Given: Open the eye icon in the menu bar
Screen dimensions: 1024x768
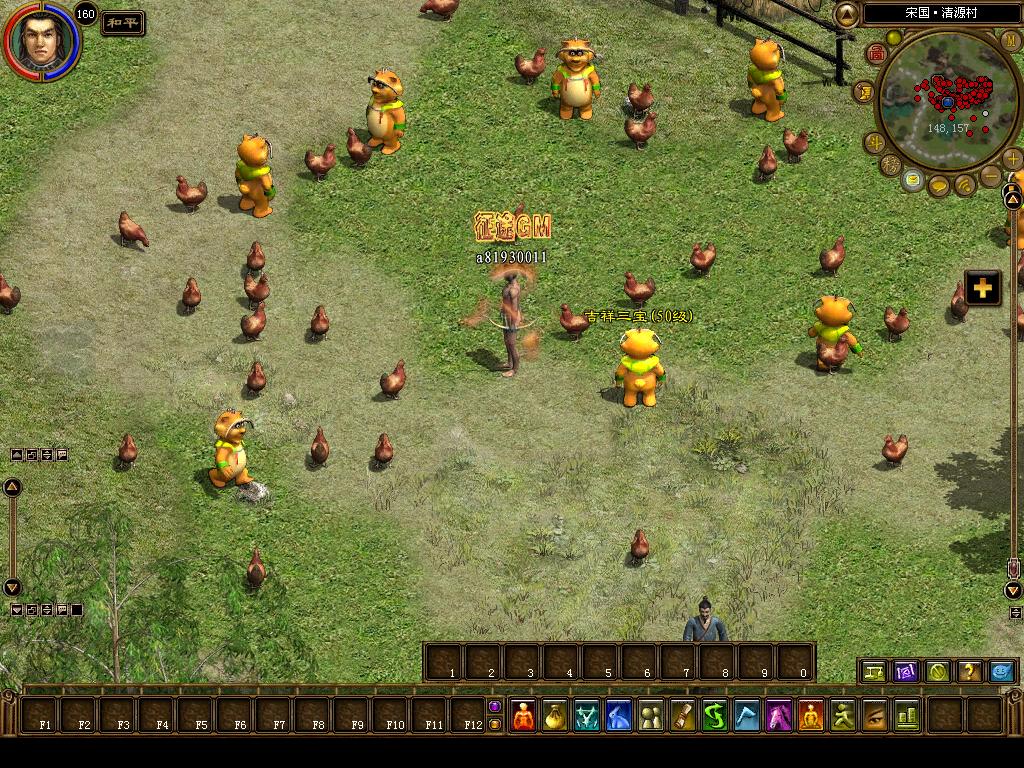Looking at the screenshot, I should (875, 716).
